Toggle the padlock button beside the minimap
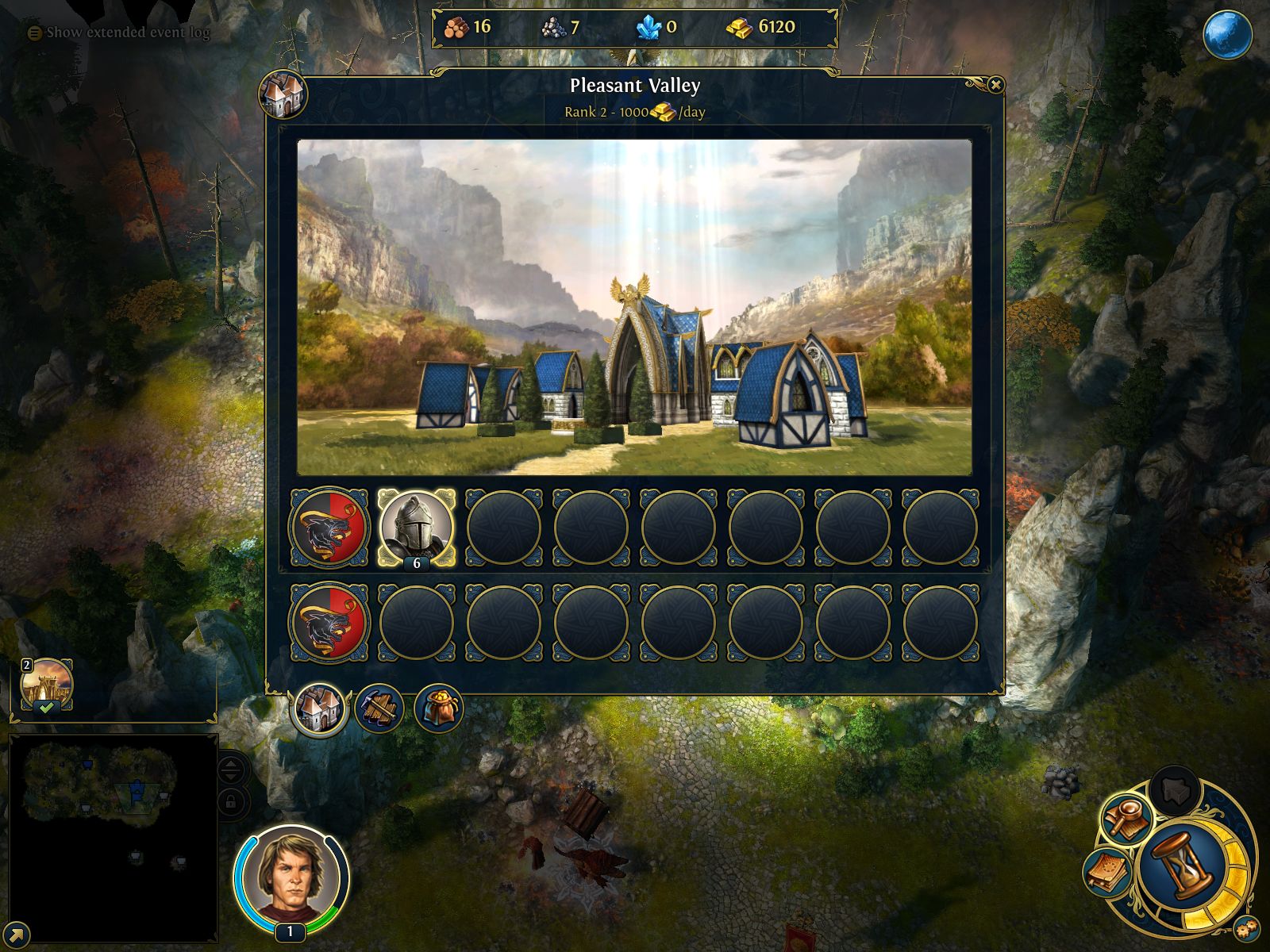The image size is (1270, 952). click(230, 802)
